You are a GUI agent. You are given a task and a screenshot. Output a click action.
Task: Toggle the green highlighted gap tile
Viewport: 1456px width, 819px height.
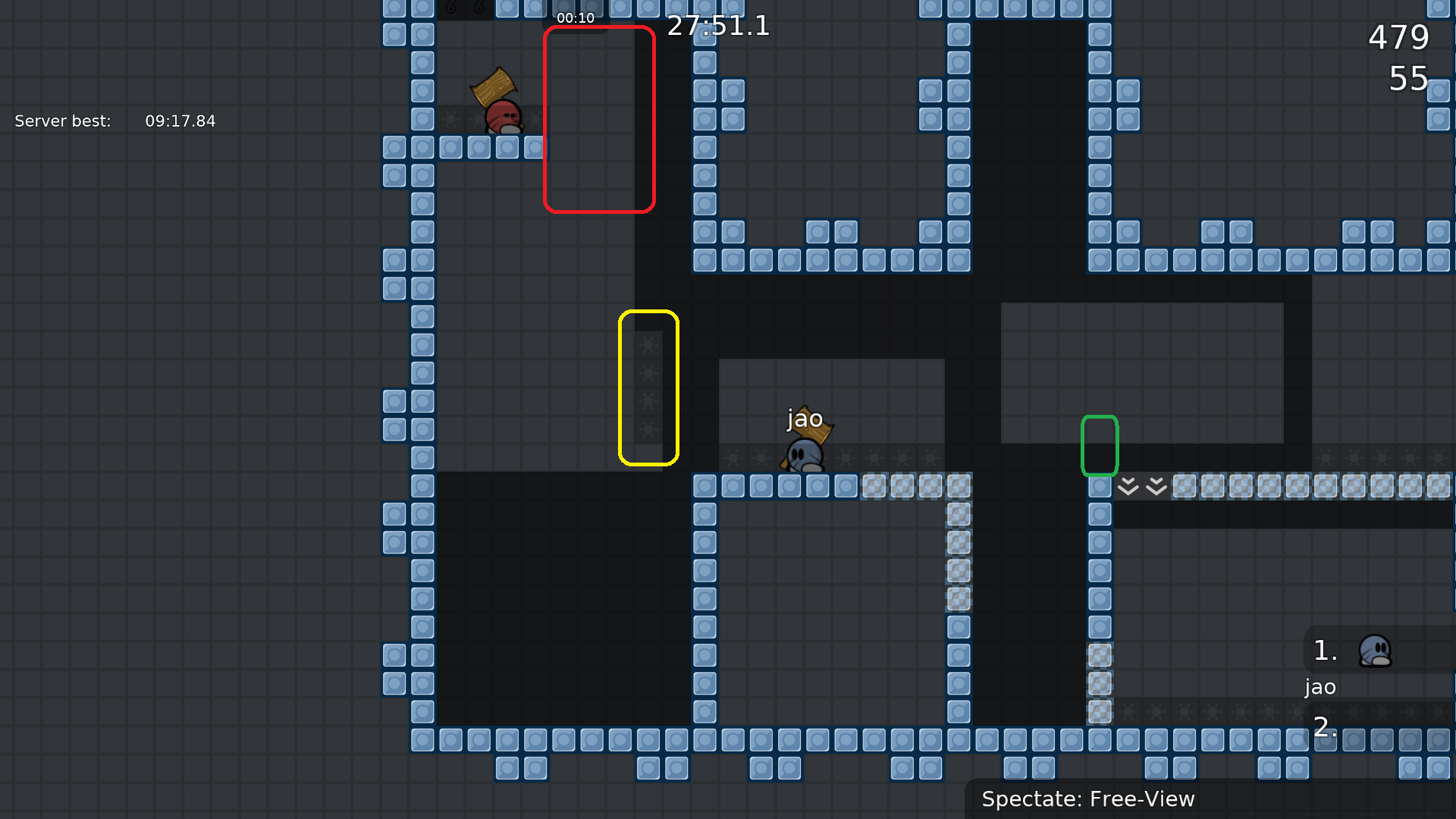1100,446
